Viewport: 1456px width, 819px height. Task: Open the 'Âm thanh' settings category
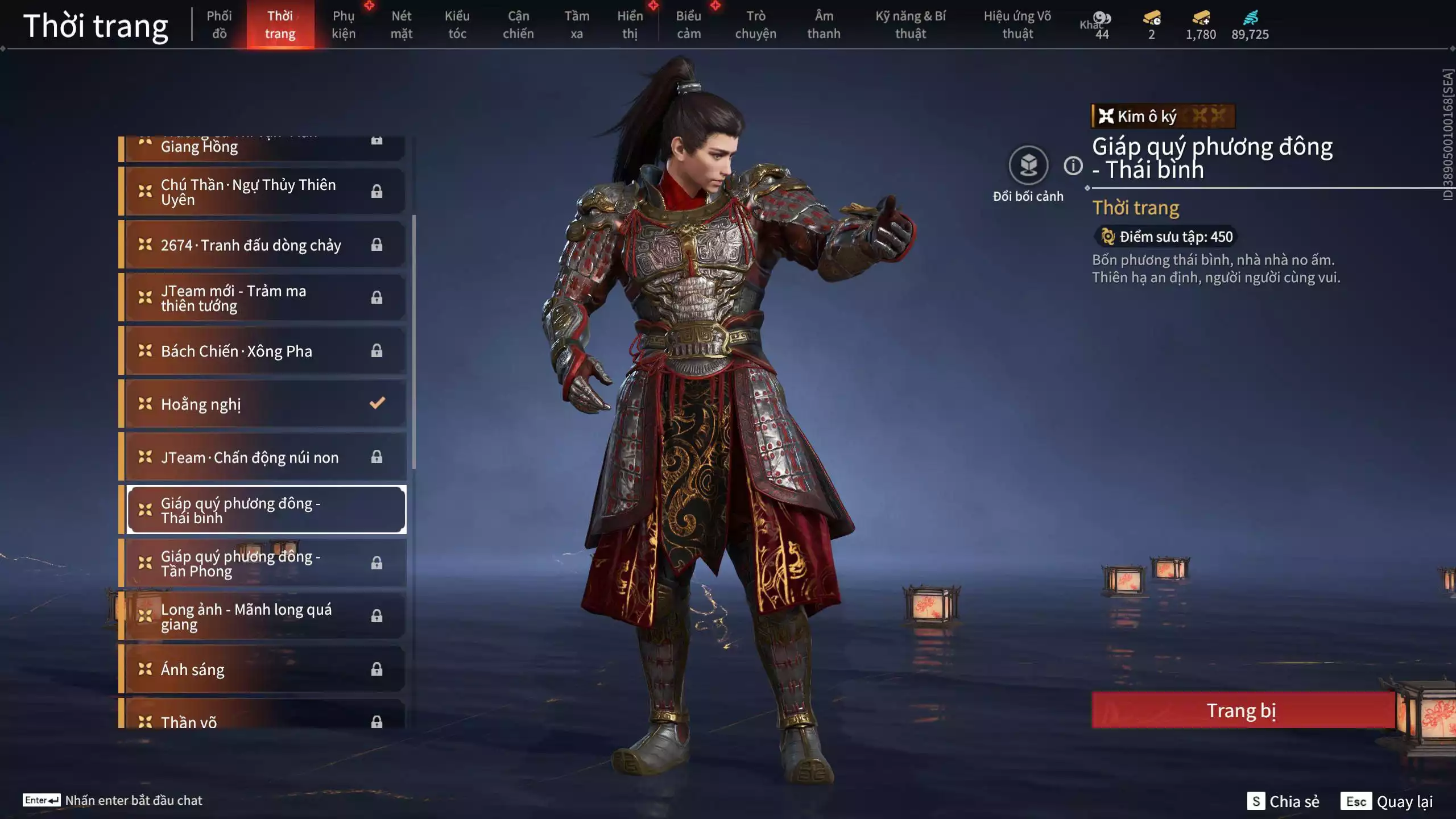click(x=824, y=24)
